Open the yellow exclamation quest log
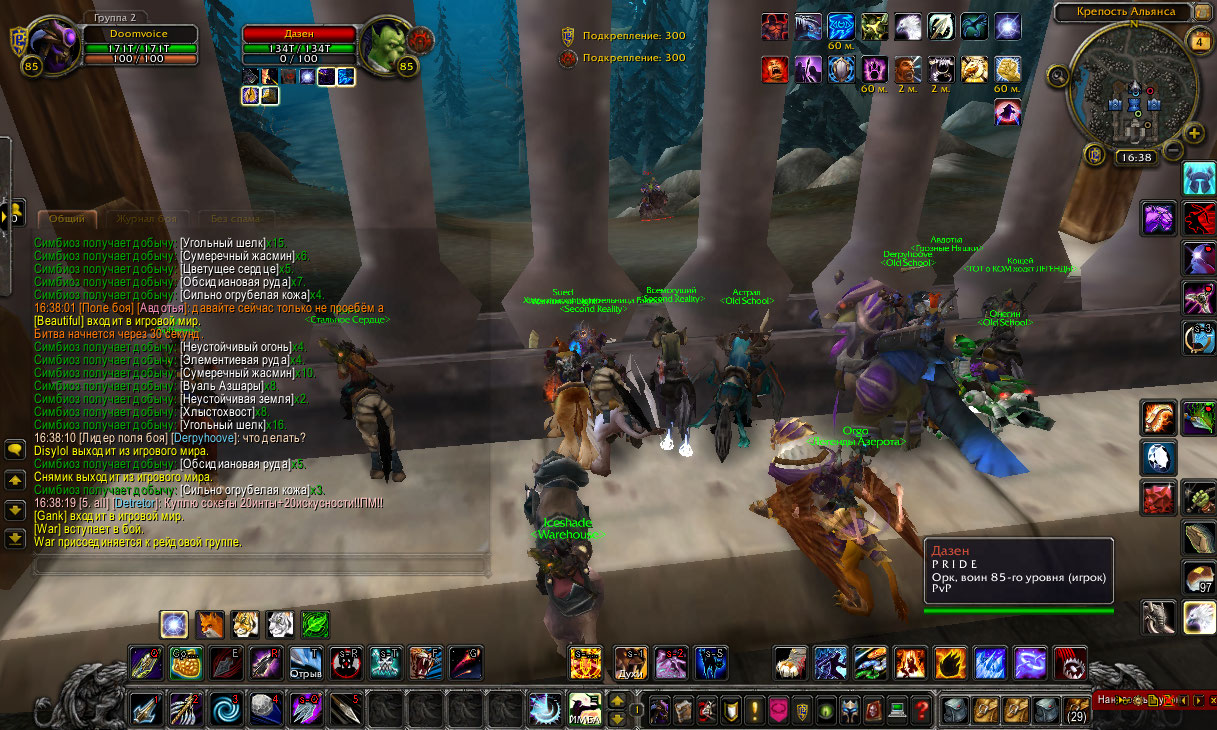The image size is (1217, 730). (755, 711)
